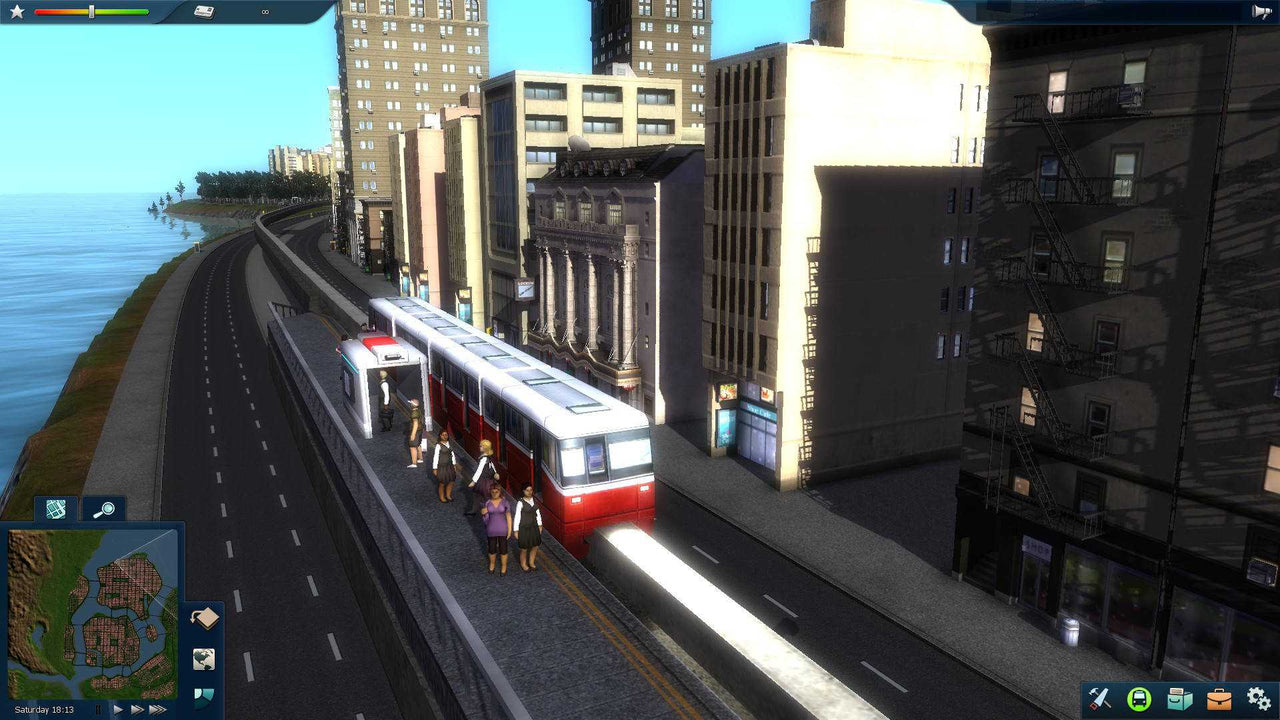Open the magnifier search tab

click(107, 510)
